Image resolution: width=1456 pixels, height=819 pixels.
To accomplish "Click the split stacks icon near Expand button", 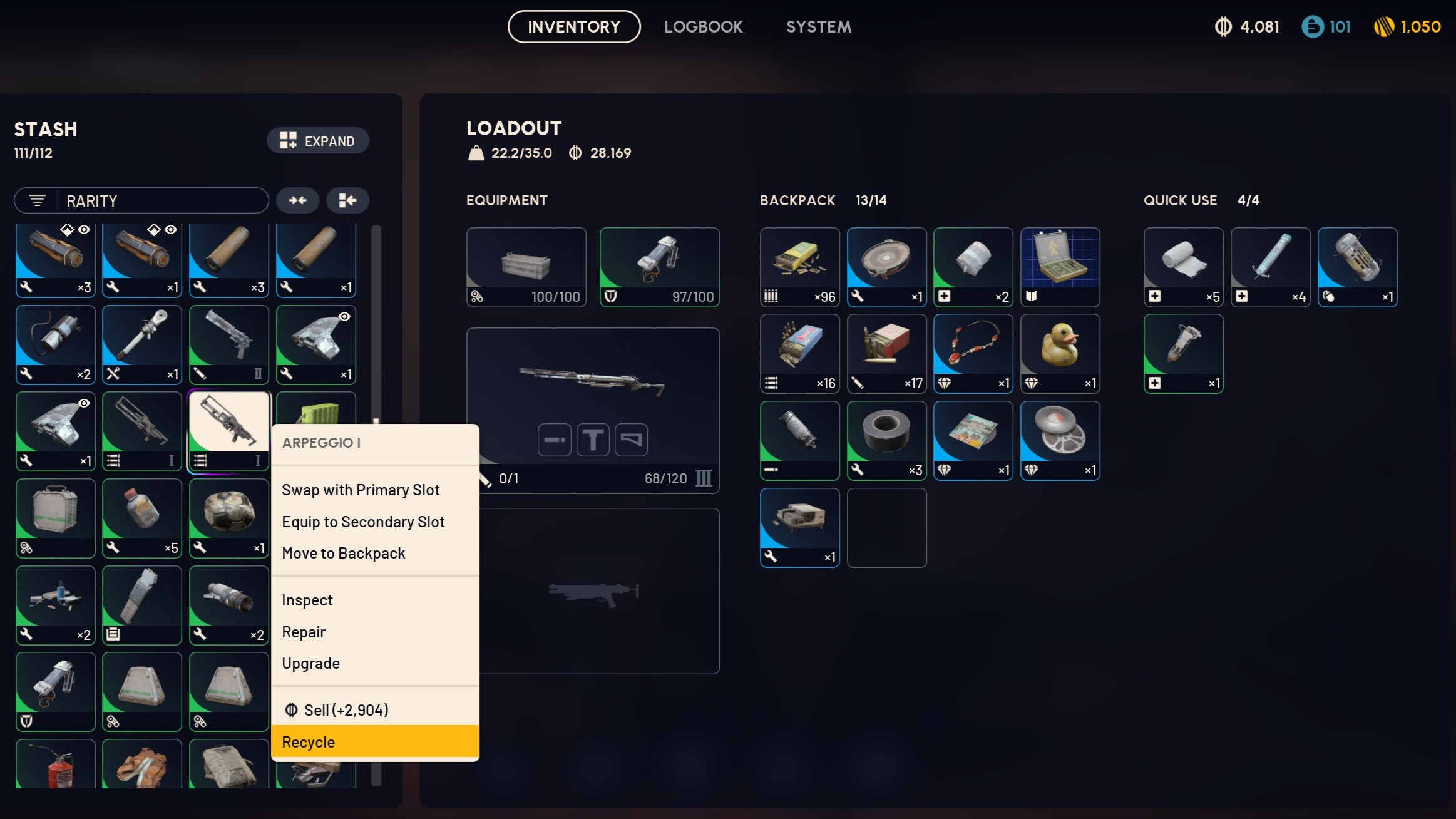I will coord(347,200).
